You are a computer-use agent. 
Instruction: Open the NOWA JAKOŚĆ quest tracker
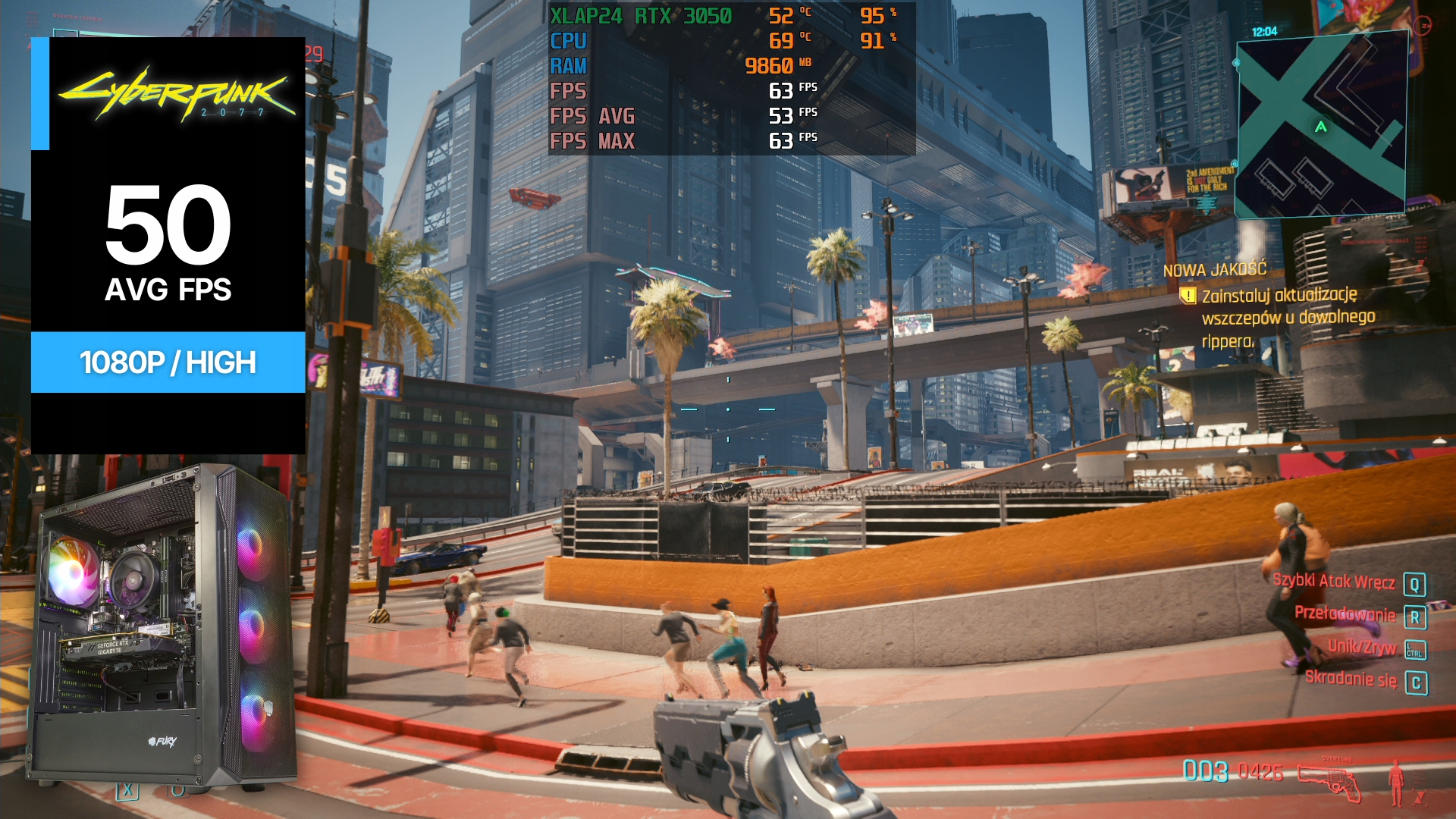1215,270
